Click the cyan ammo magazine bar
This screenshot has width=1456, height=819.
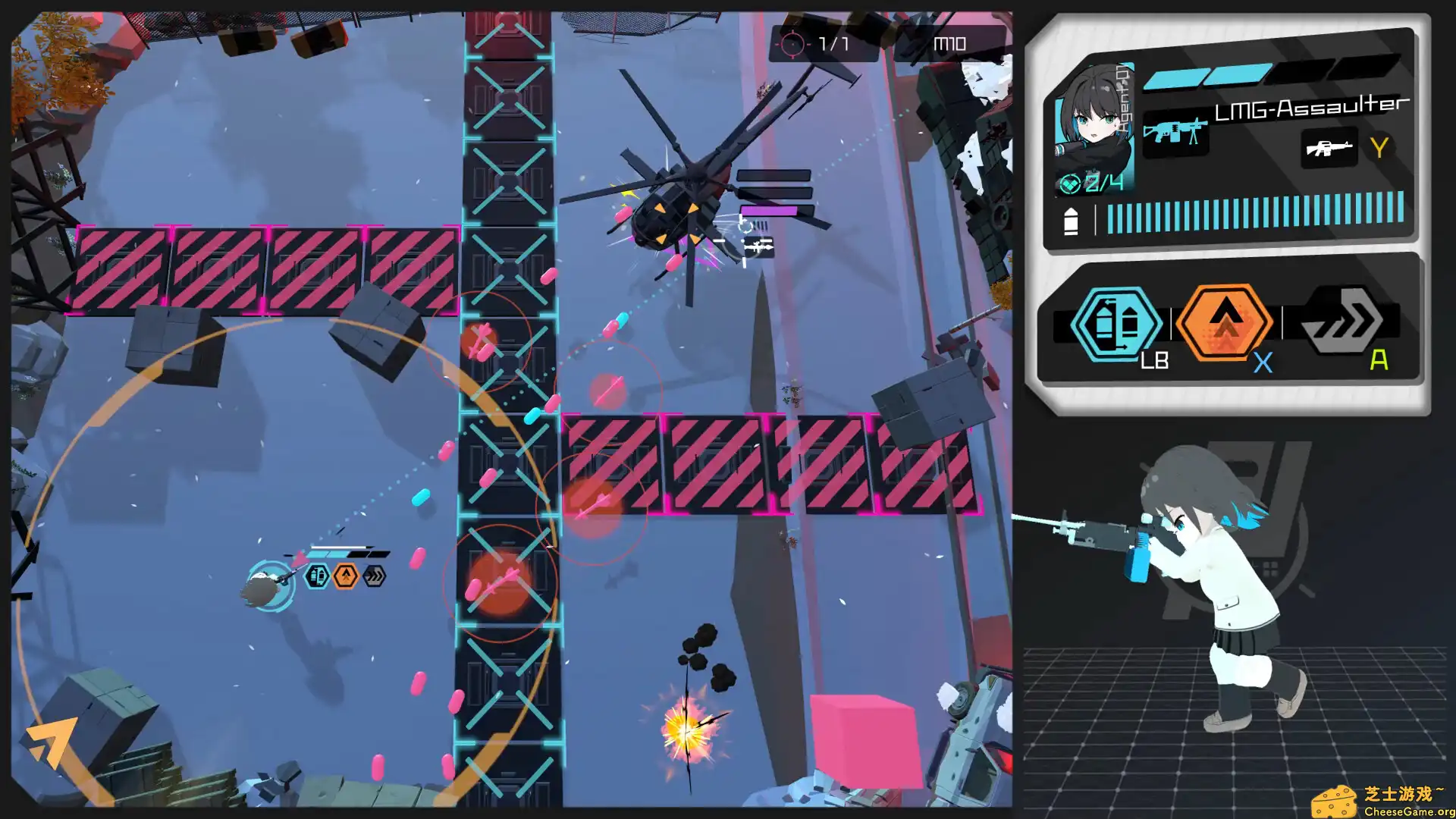(x=1255, y=216)
